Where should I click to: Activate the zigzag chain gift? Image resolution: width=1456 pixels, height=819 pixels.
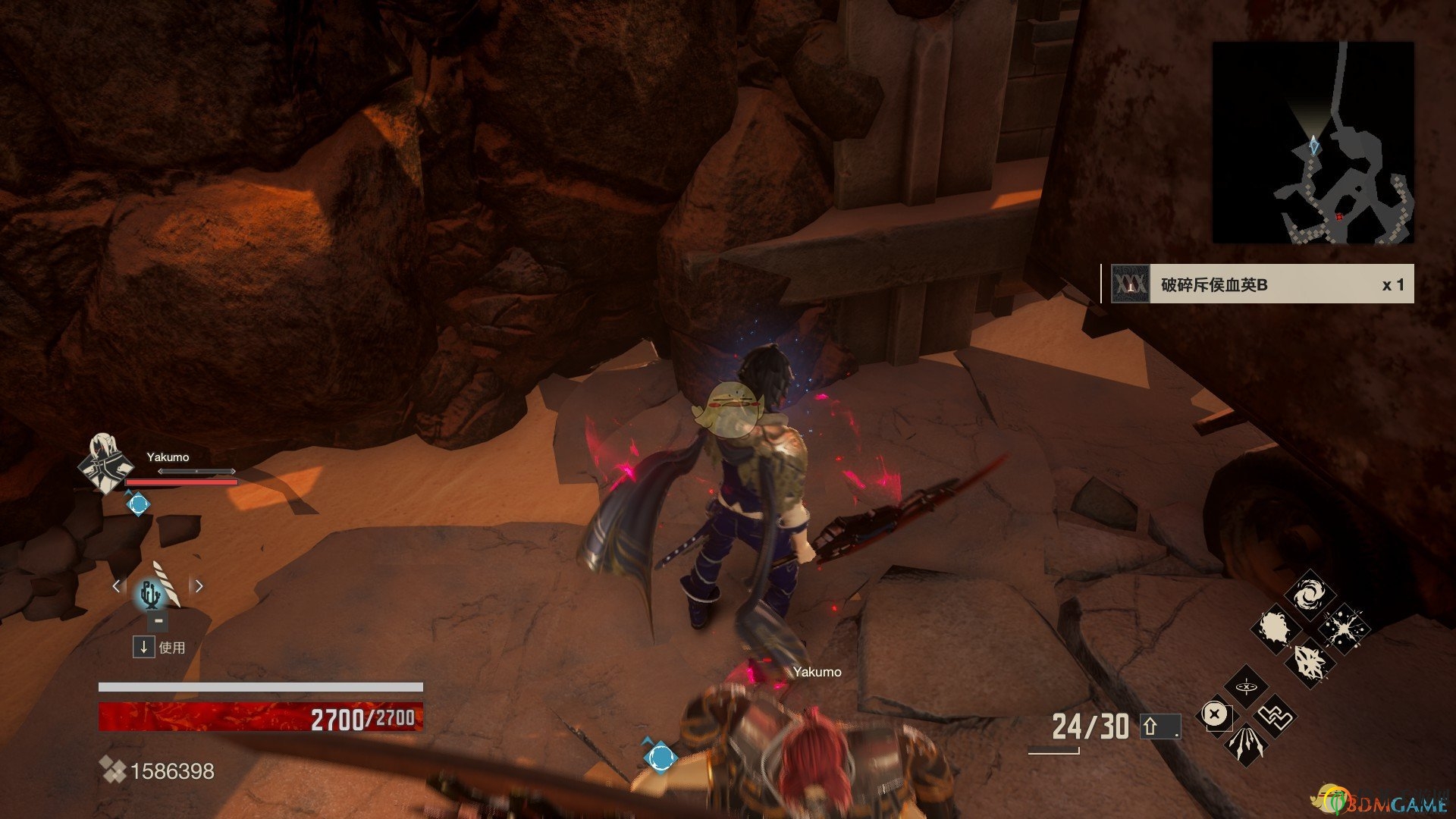pyautogui.click(x=1276, y=716)
